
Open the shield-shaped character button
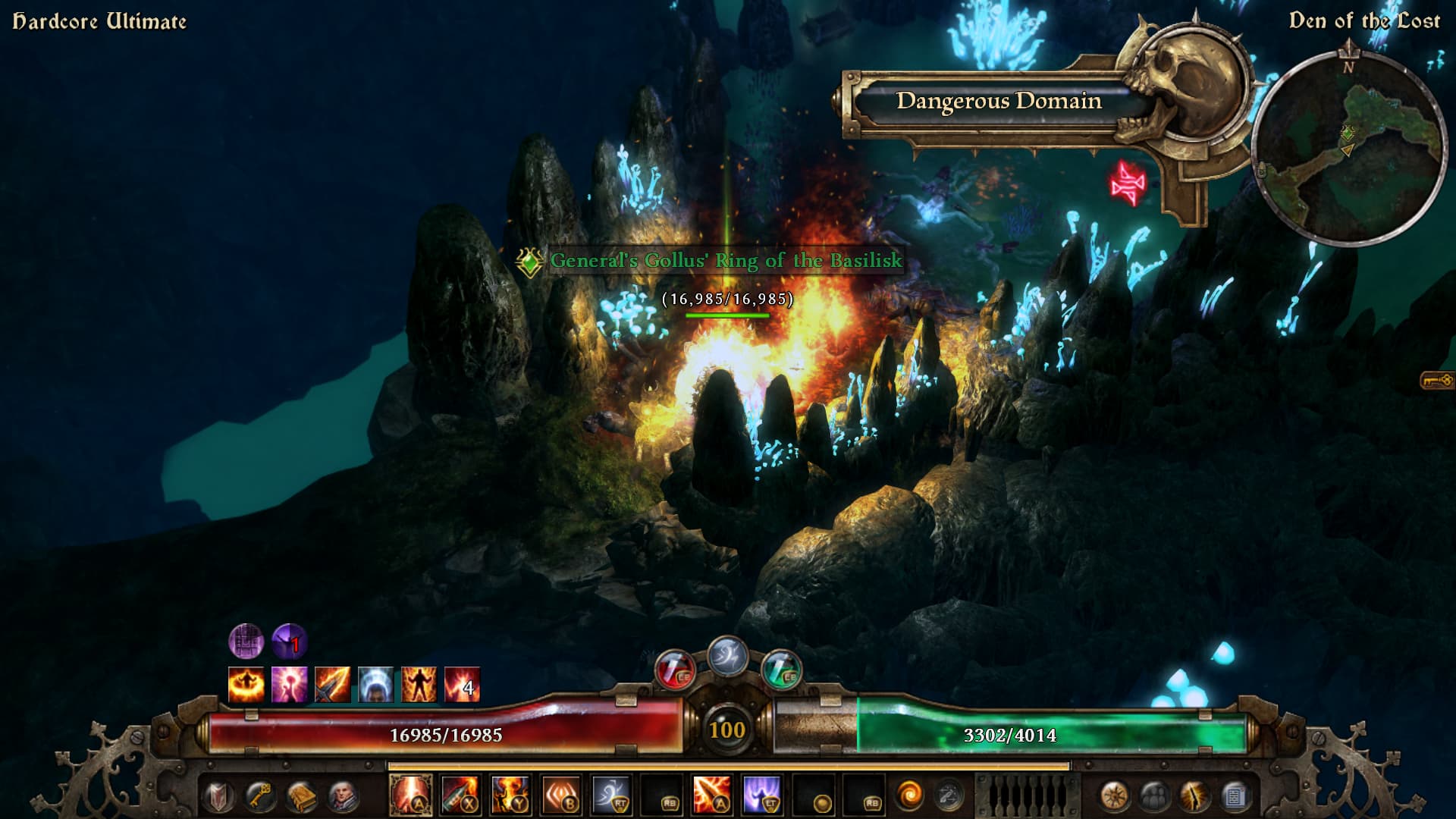click(219, 796)
